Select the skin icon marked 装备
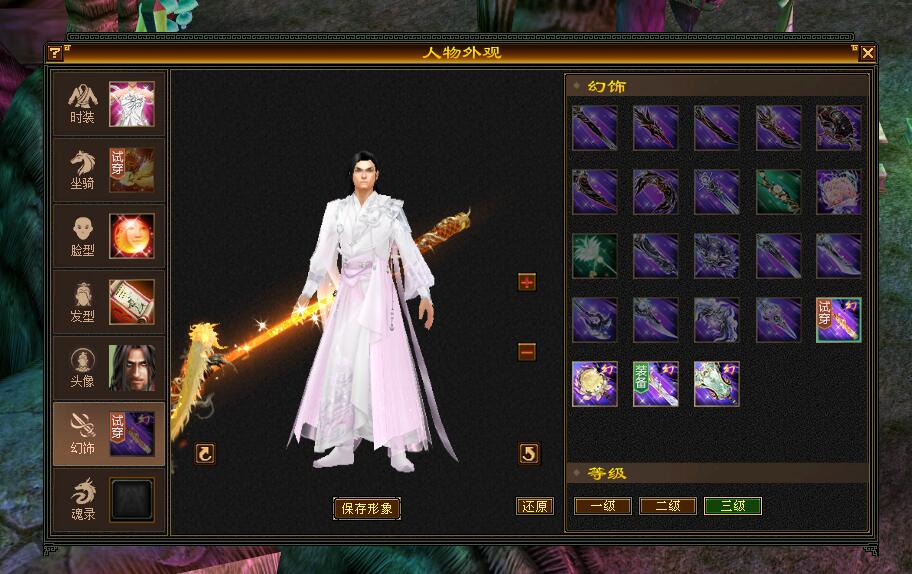 655,384
